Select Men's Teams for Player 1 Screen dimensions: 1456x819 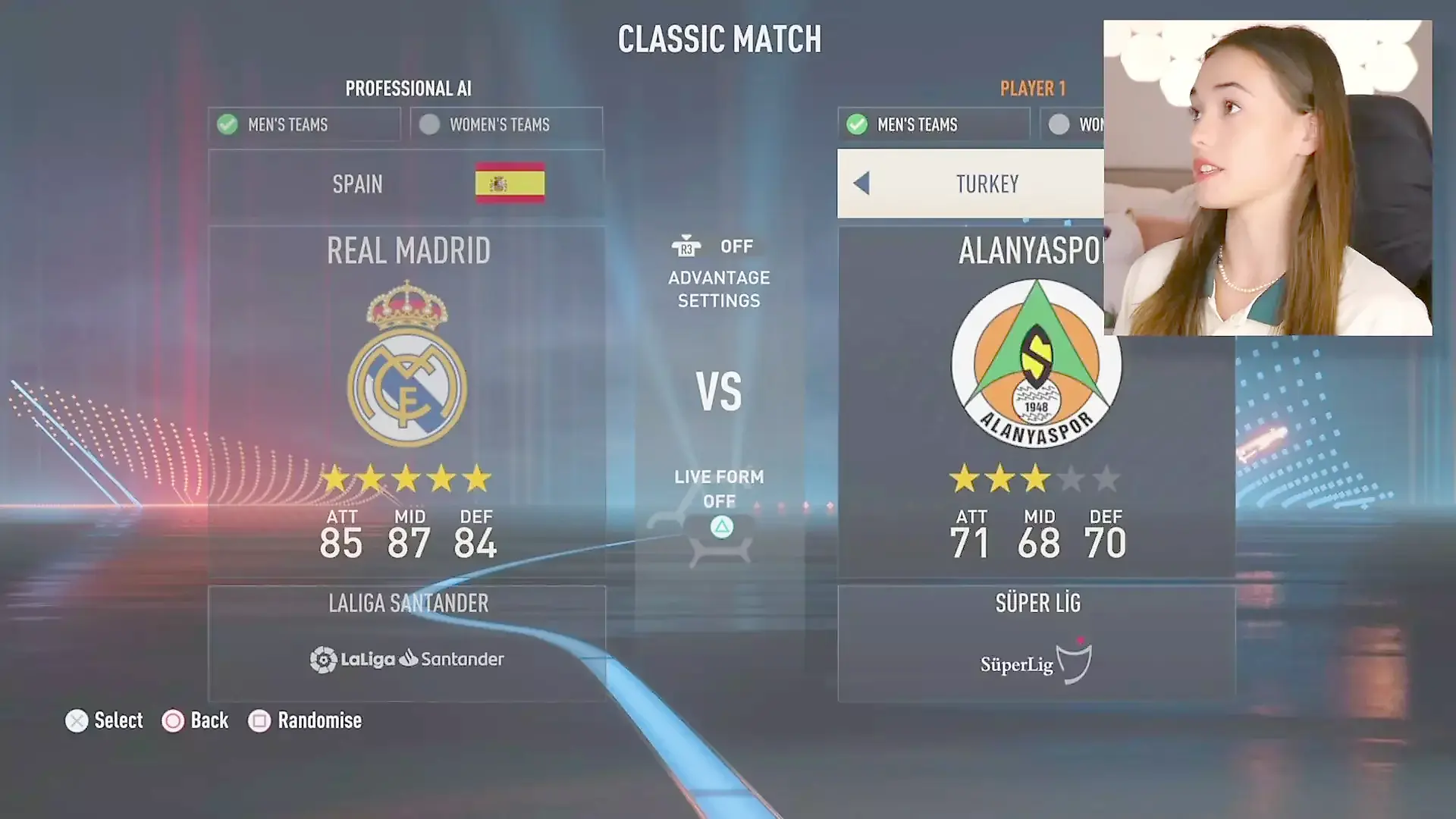(933, 124)
